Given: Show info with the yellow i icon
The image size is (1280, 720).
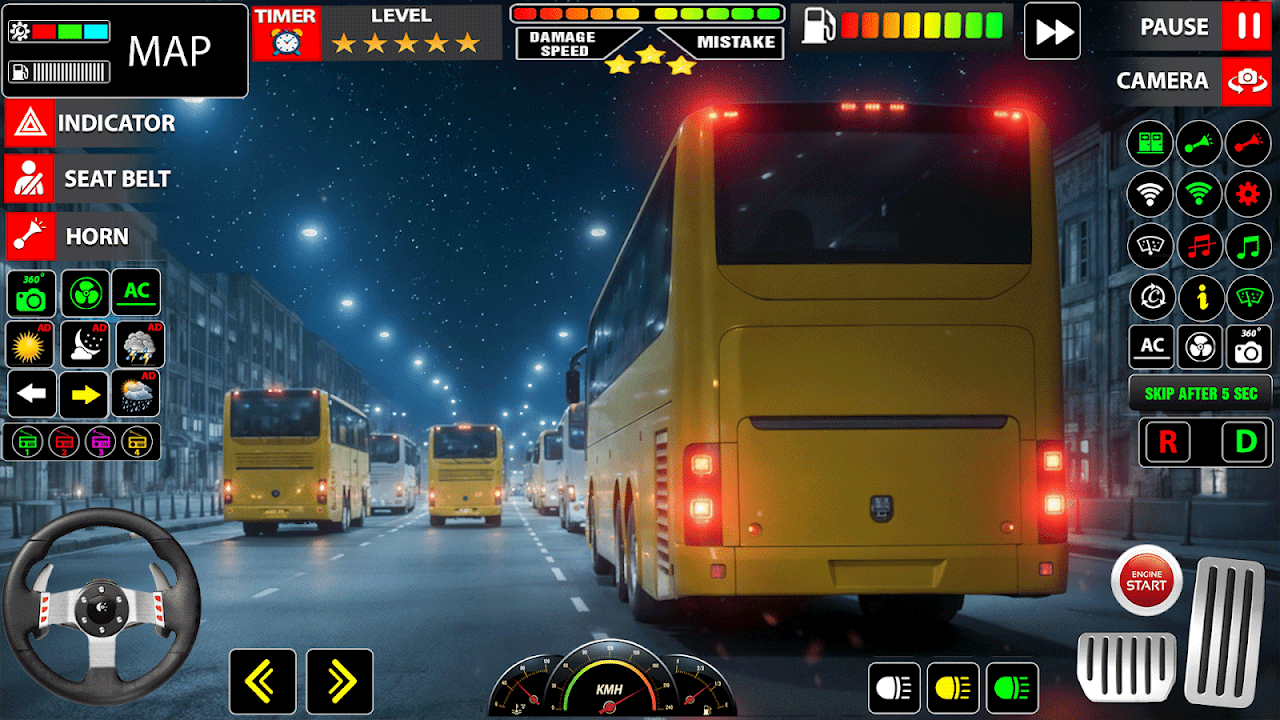Looking at the screenshot, I should [1200, 297].
